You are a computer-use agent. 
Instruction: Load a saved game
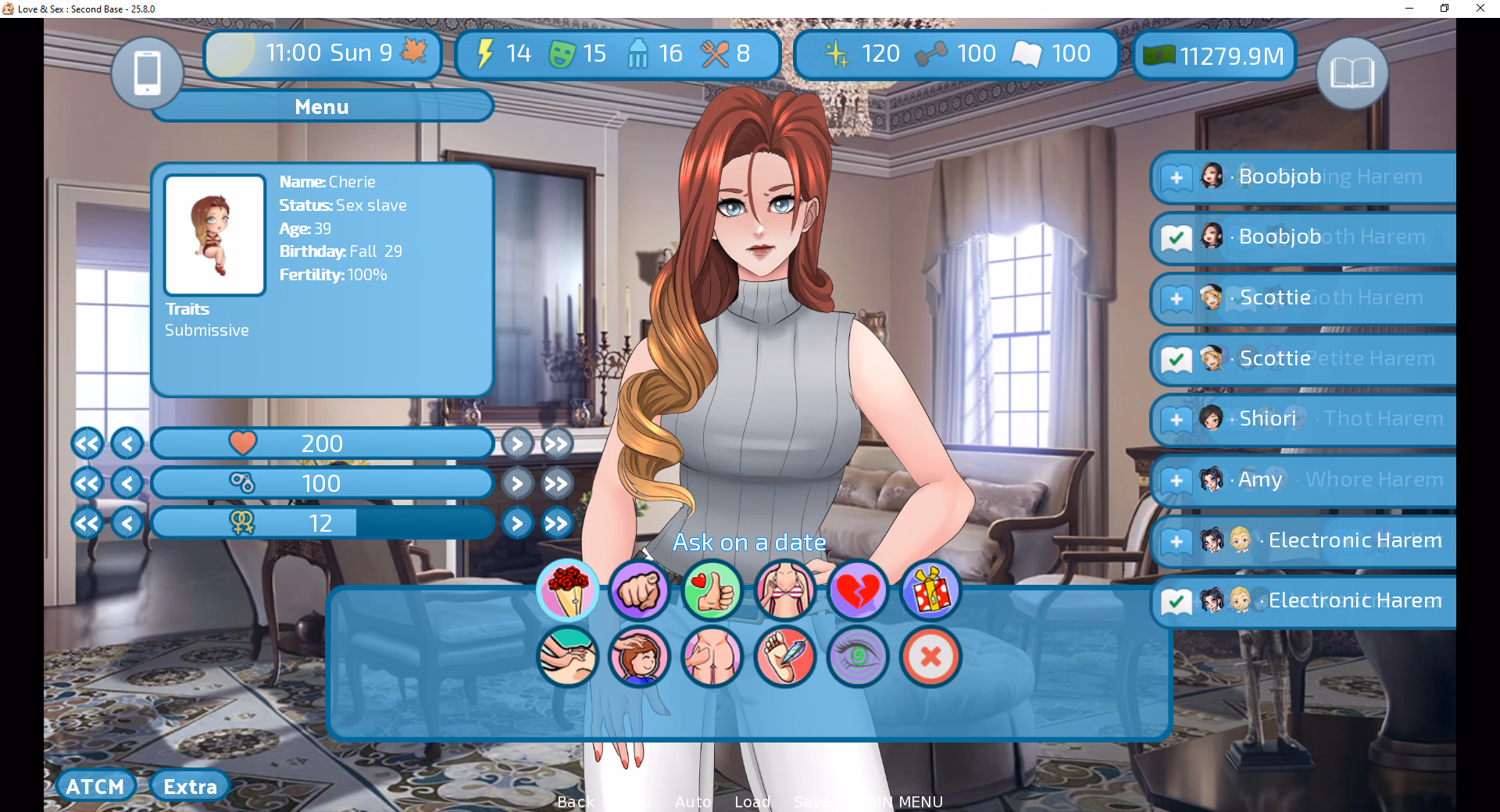pos(752,802)
